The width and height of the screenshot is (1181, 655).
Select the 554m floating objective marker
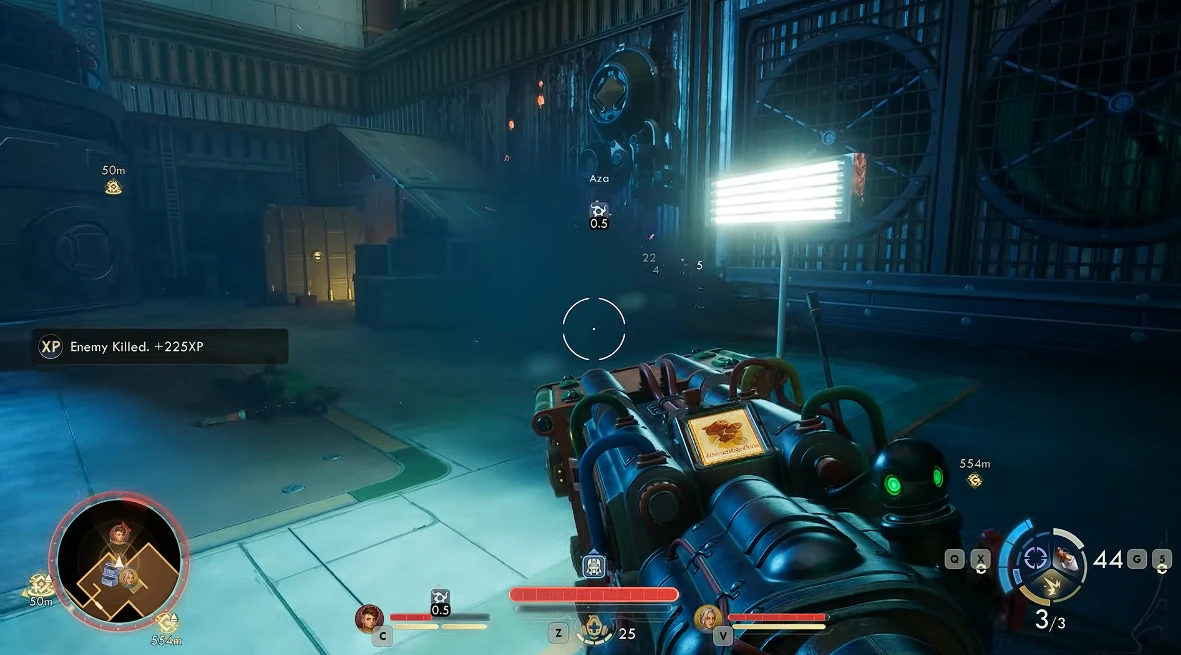point(974,480)
